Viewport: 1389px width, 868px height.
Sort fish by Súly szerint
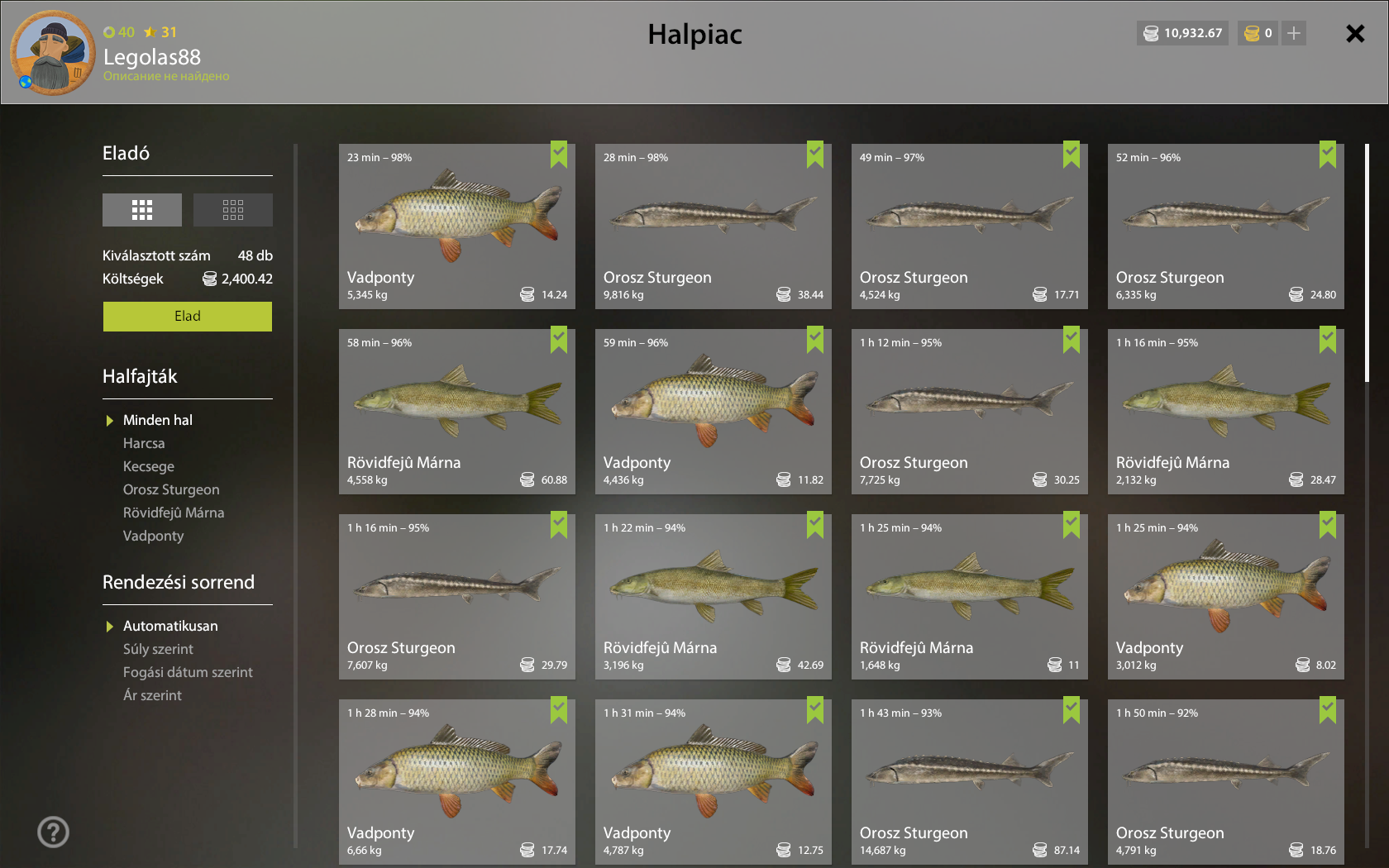158,649
